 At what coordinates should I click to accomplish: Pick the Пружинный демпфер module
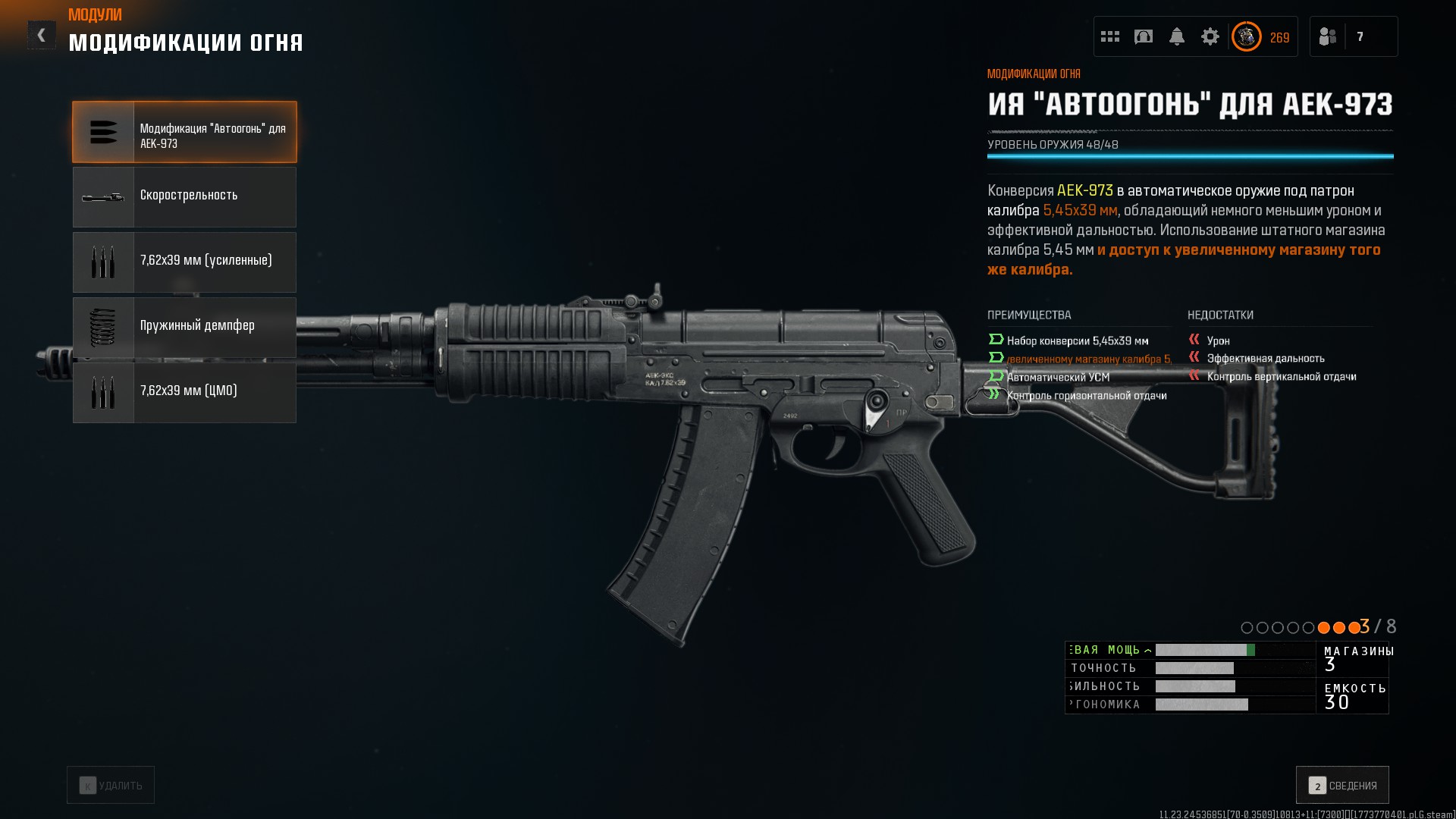(x=184, y=328)
